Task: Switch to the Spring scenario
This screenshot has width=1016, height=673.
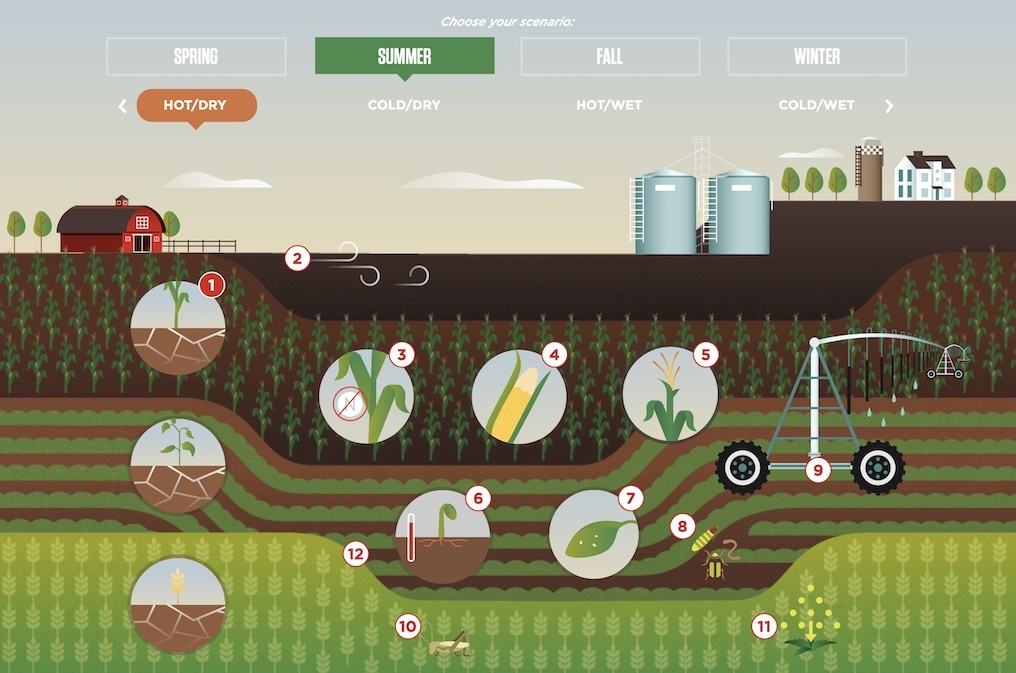Action: coord(196,57)
